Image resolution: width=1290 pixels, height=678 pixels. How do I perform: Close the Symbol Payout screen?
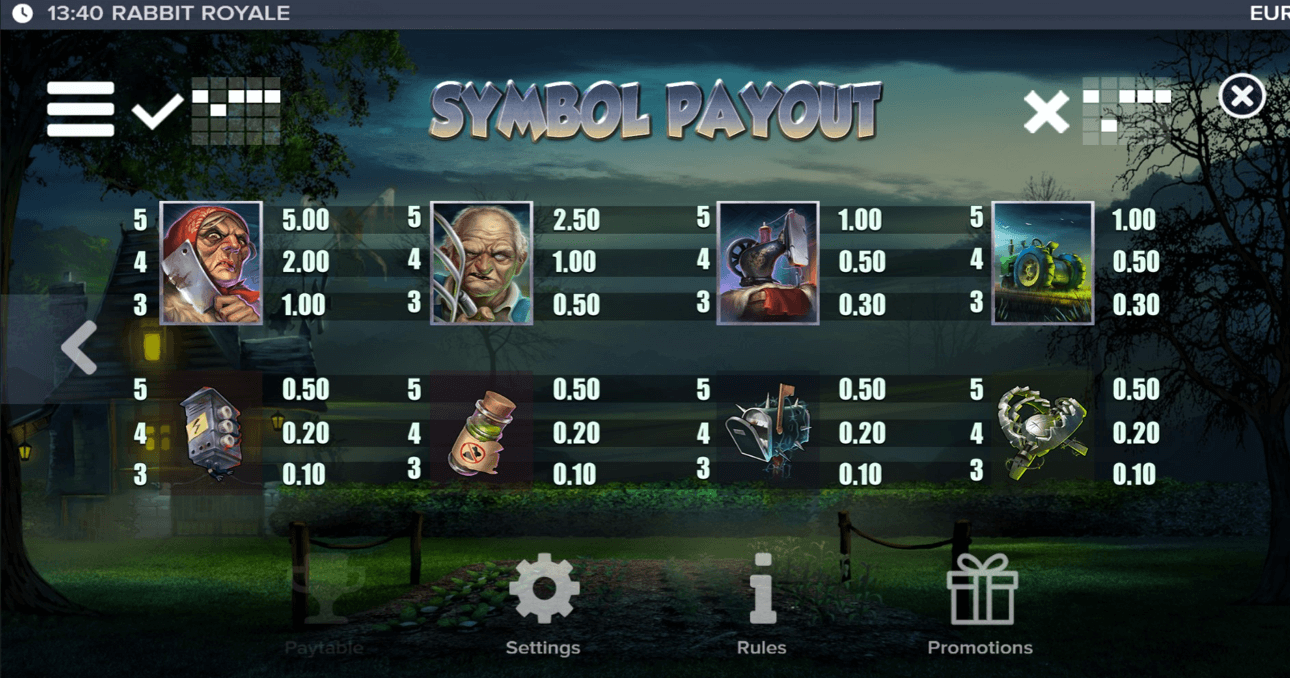[1242, 97]
